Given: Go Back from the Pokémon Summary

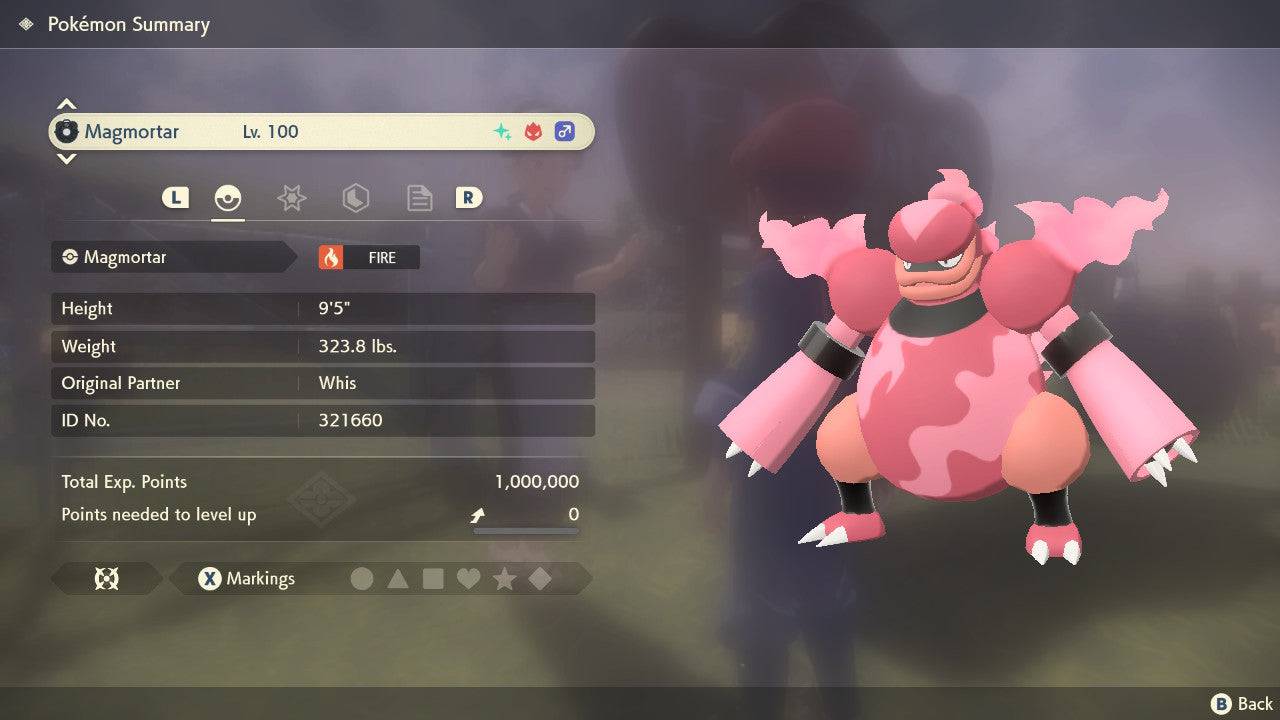Looking at the screenshot, I should click(1242, 704).
